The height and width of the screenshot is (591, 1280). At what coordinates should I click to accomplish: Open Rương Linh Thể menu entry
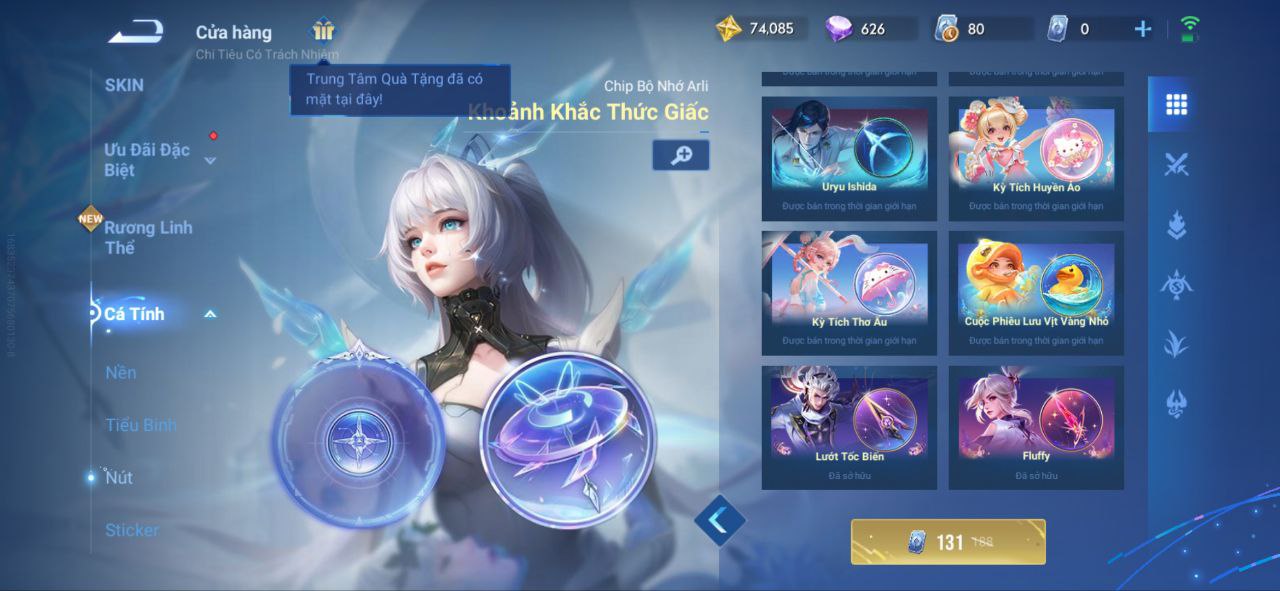pyautogui.click(x=148, y=237)
